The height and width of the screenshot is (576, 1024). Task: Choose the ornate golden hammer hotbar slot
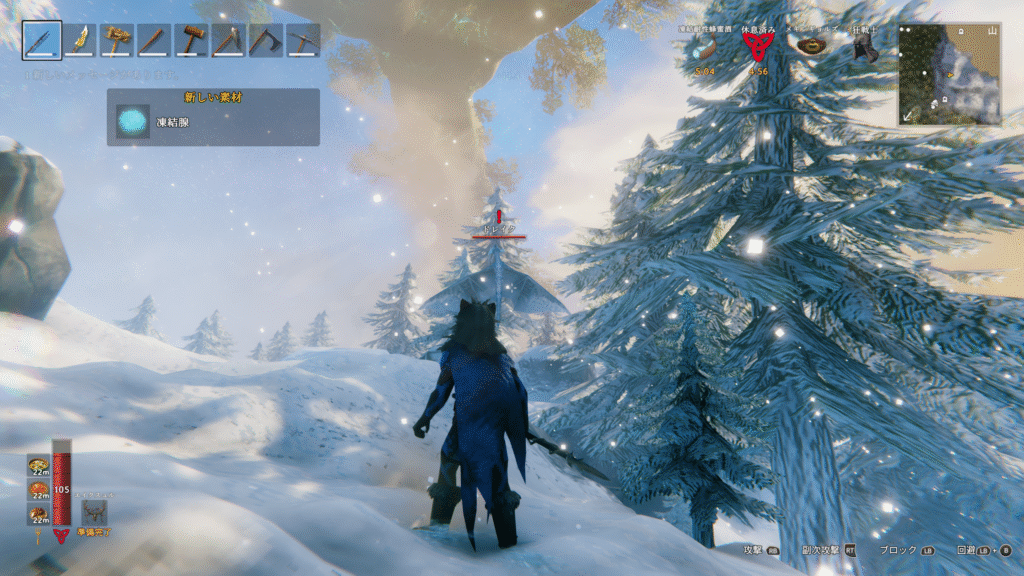click(x=116, y=40)
